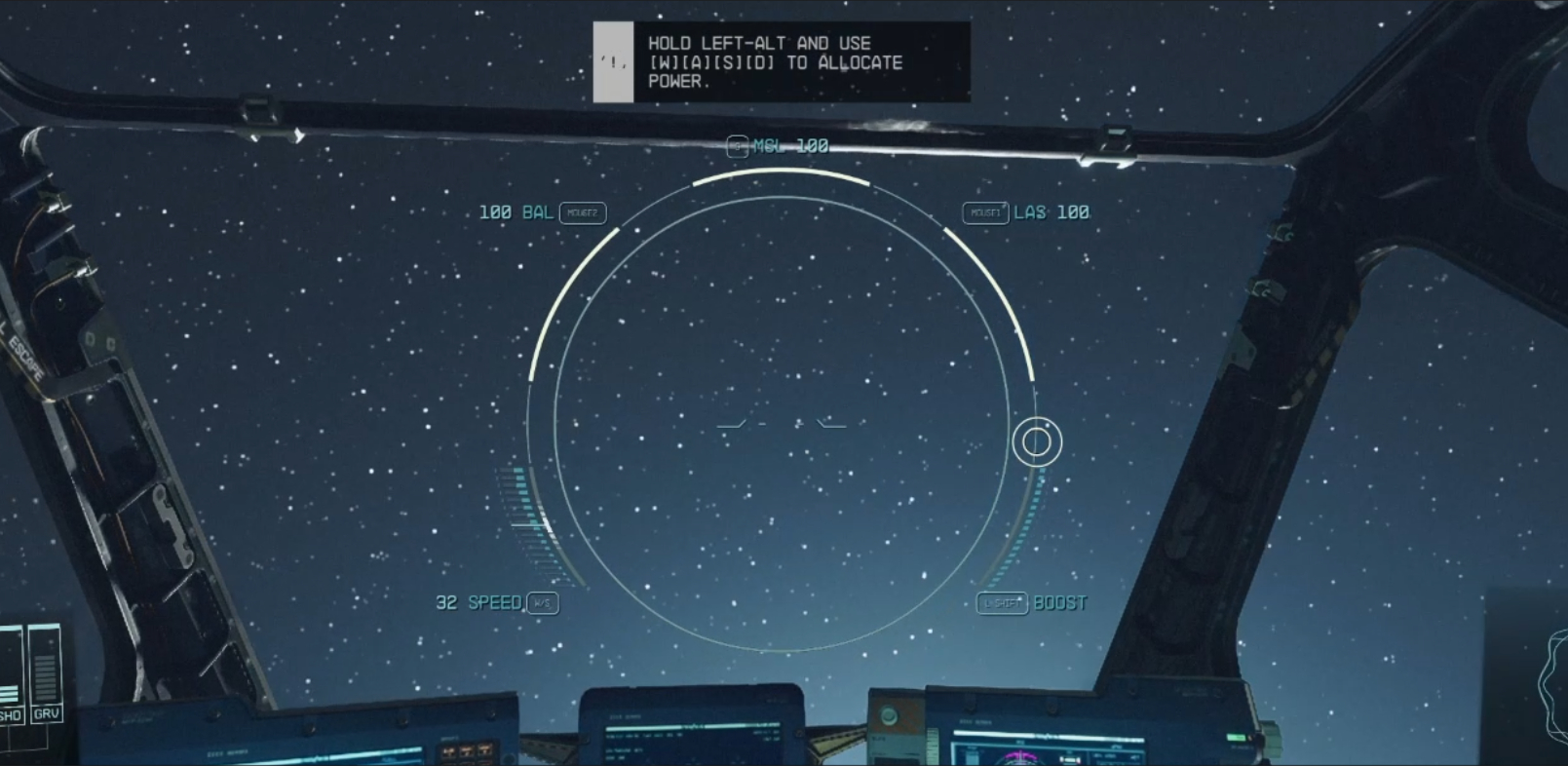Click the MOUSE1 icon next to LAS
This screenshot has height=766, width=1568.
tap(986, 211)
